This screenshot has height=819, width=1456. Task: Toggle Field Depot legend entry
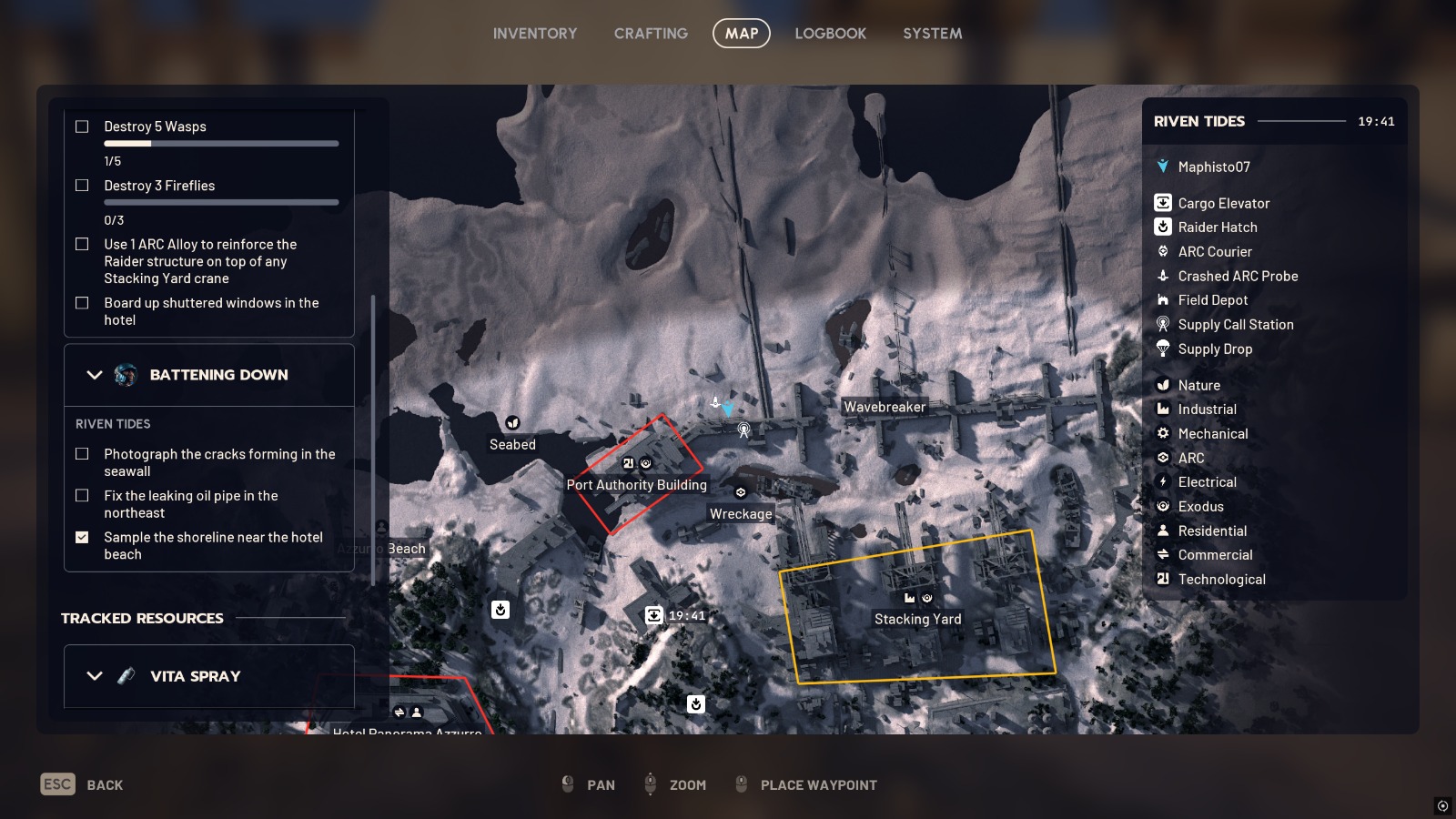pyautogui.click(x=1212, y=300)
